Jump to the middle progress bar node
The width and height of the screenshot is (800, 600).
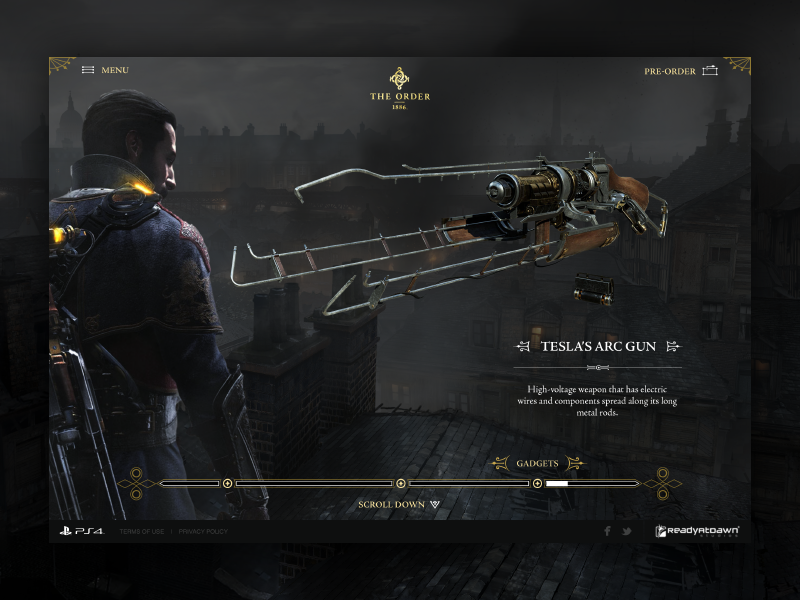401,483
